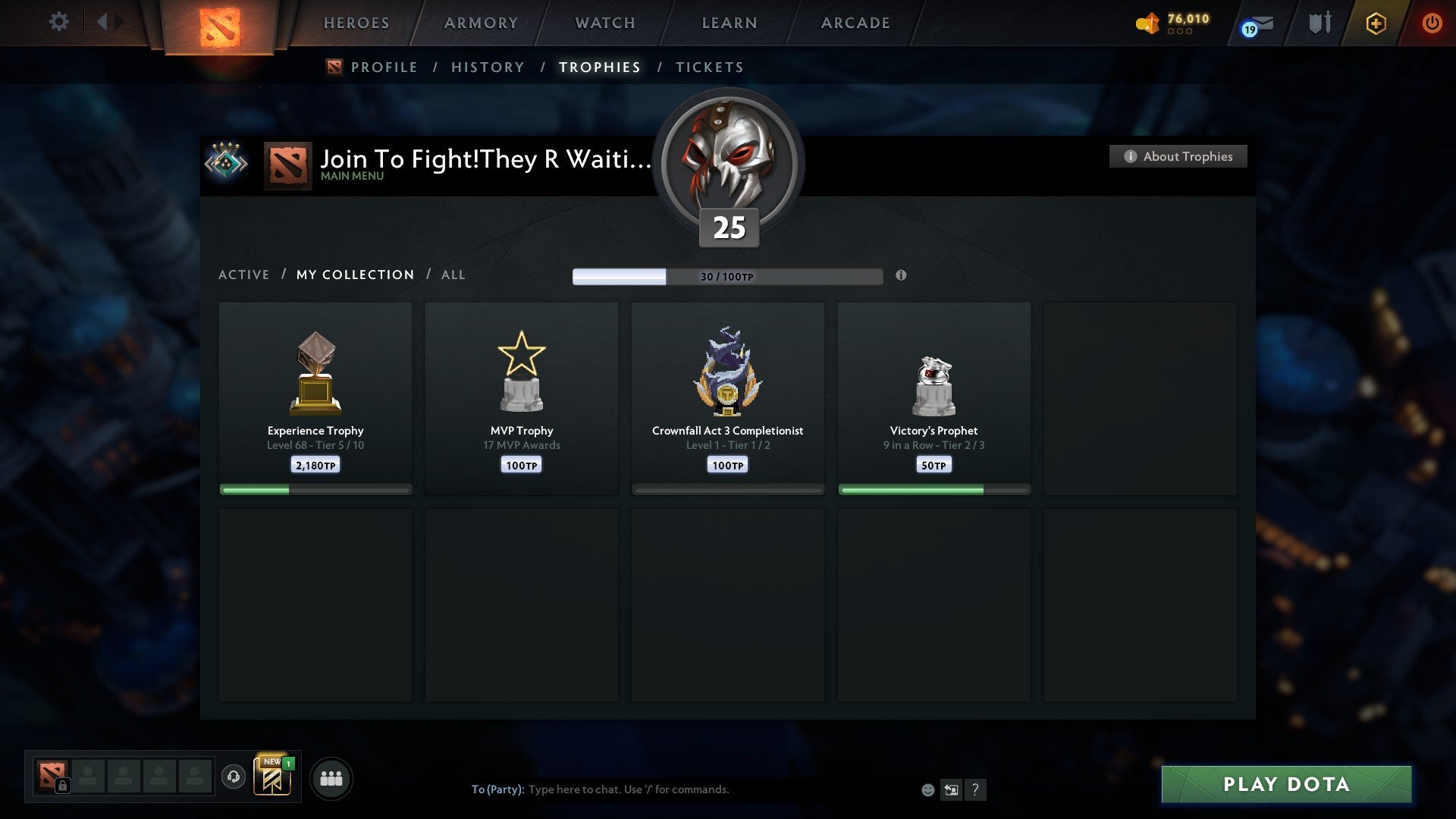Open the settings gear menu
The height and width of the screenshot is (819, 1456).
pyautogui.click(x=58, y=22)
